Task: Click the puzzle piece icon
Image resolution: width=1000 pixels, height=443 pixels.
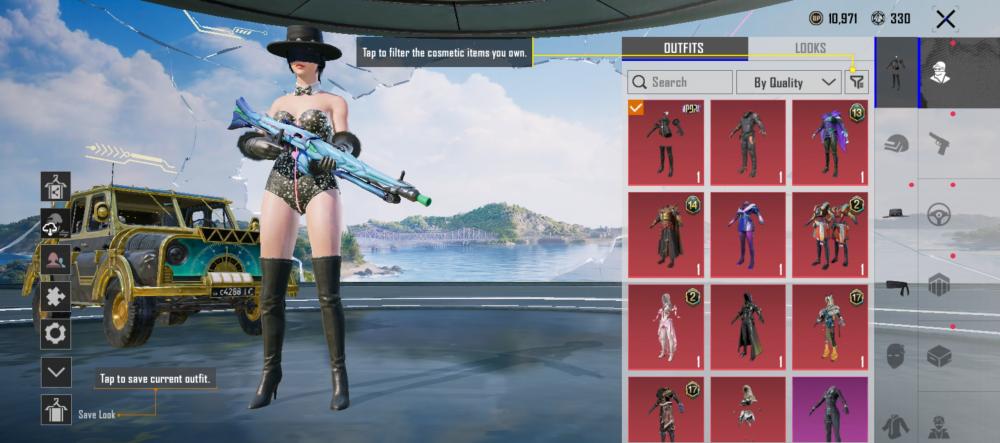Action: tap(56, 297)
